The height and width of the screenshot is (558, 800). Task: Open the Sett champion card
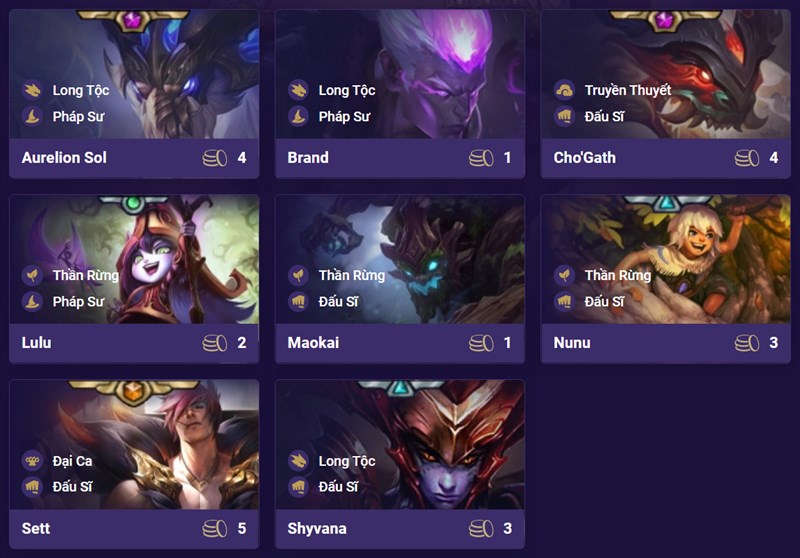coord(133,527)
